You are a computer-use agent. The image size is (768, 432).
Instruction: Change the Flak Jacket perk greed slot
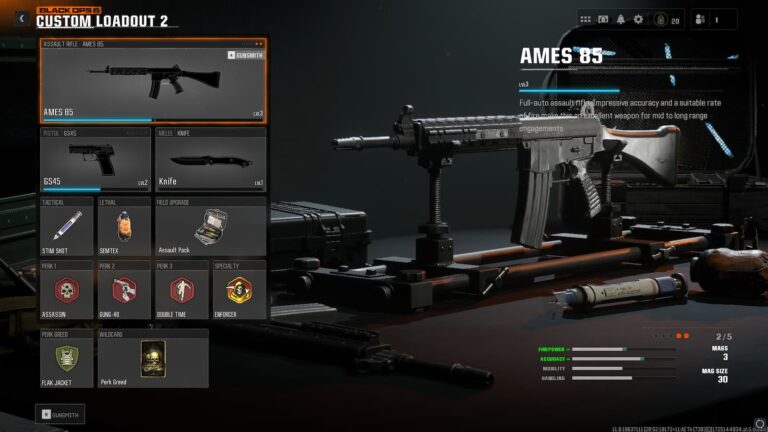click(67, 358)
